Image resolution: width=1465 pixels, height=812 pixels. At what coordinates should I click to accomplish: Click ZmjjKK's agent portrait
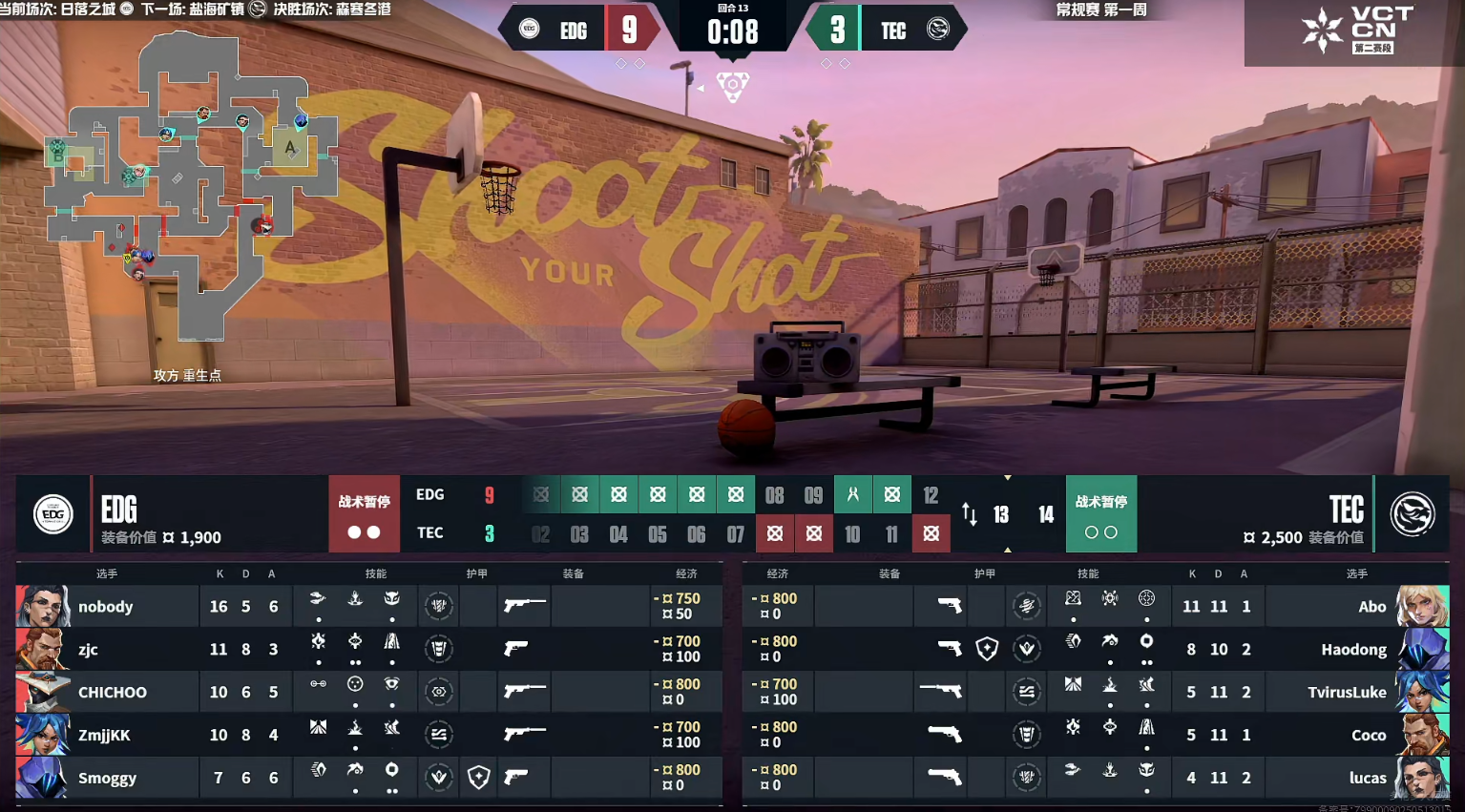tap(42, 735)
